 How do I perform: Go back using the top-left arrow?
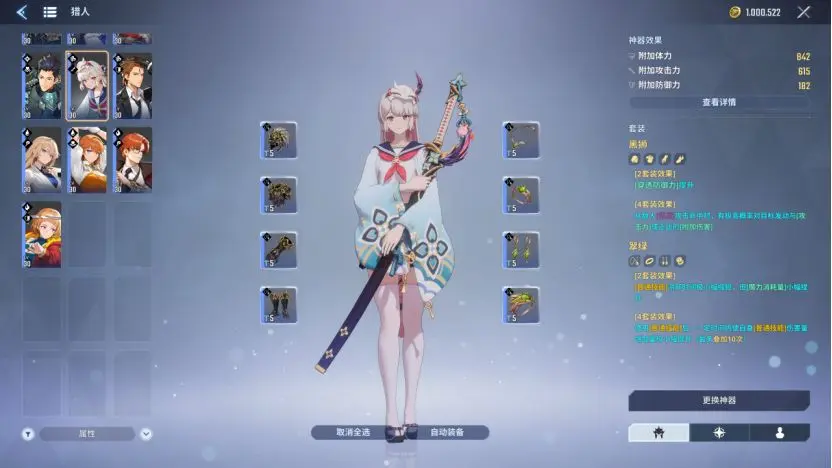tap(21, 13)
